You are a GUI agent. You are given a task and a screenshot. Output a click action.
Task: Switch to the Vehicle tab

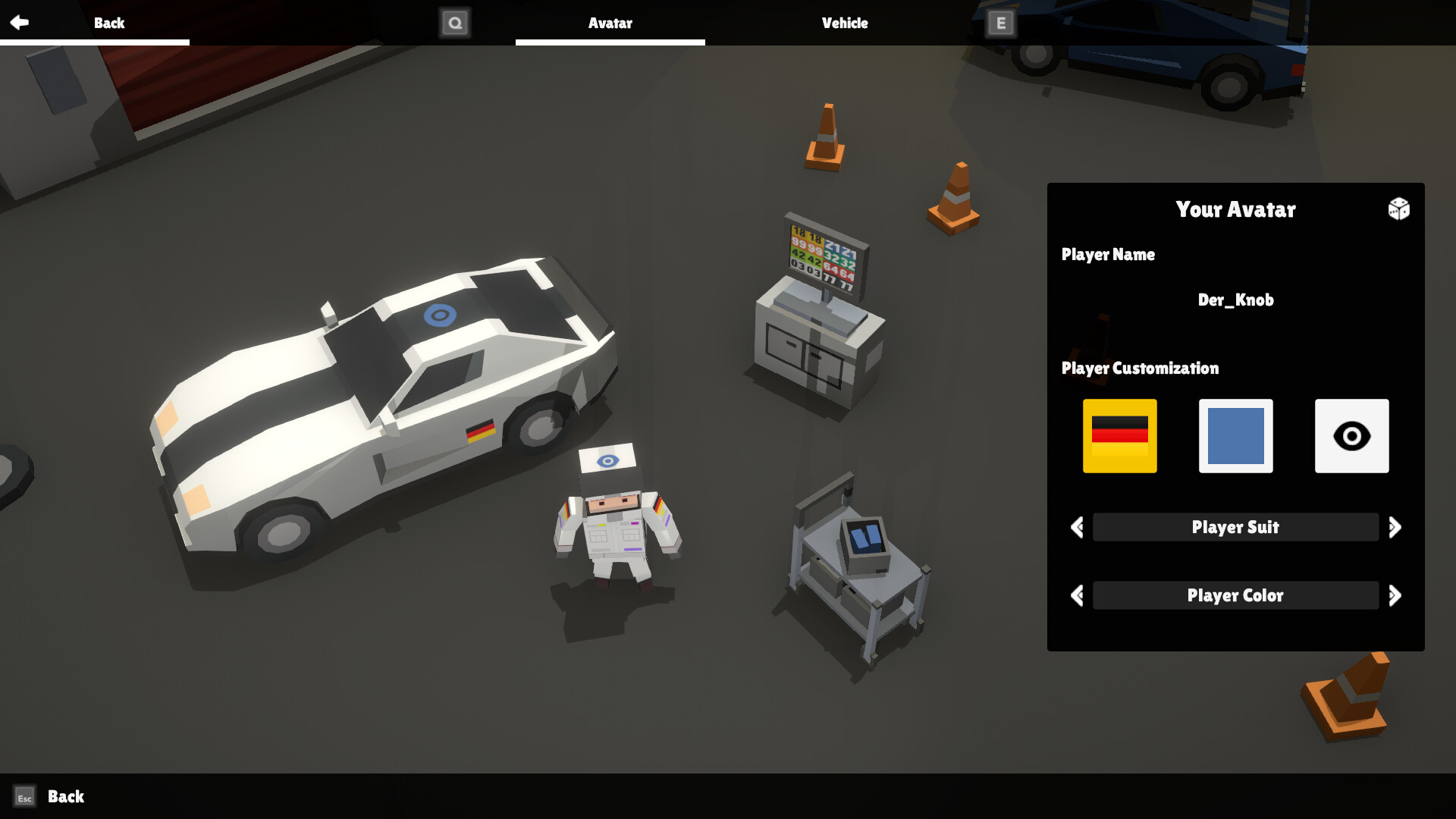click(844, 24)
